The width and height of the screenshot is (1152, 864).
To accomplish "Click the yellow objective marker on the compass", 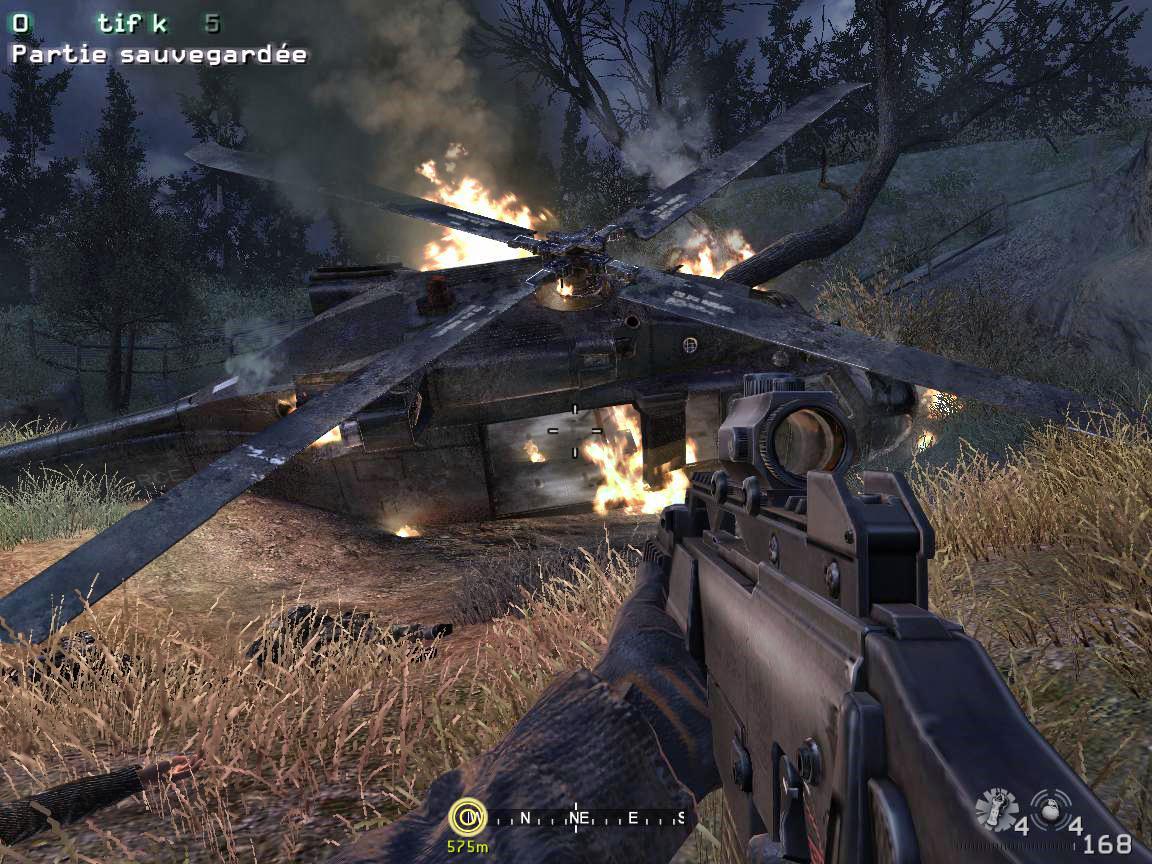I will (x=467, y=817).
